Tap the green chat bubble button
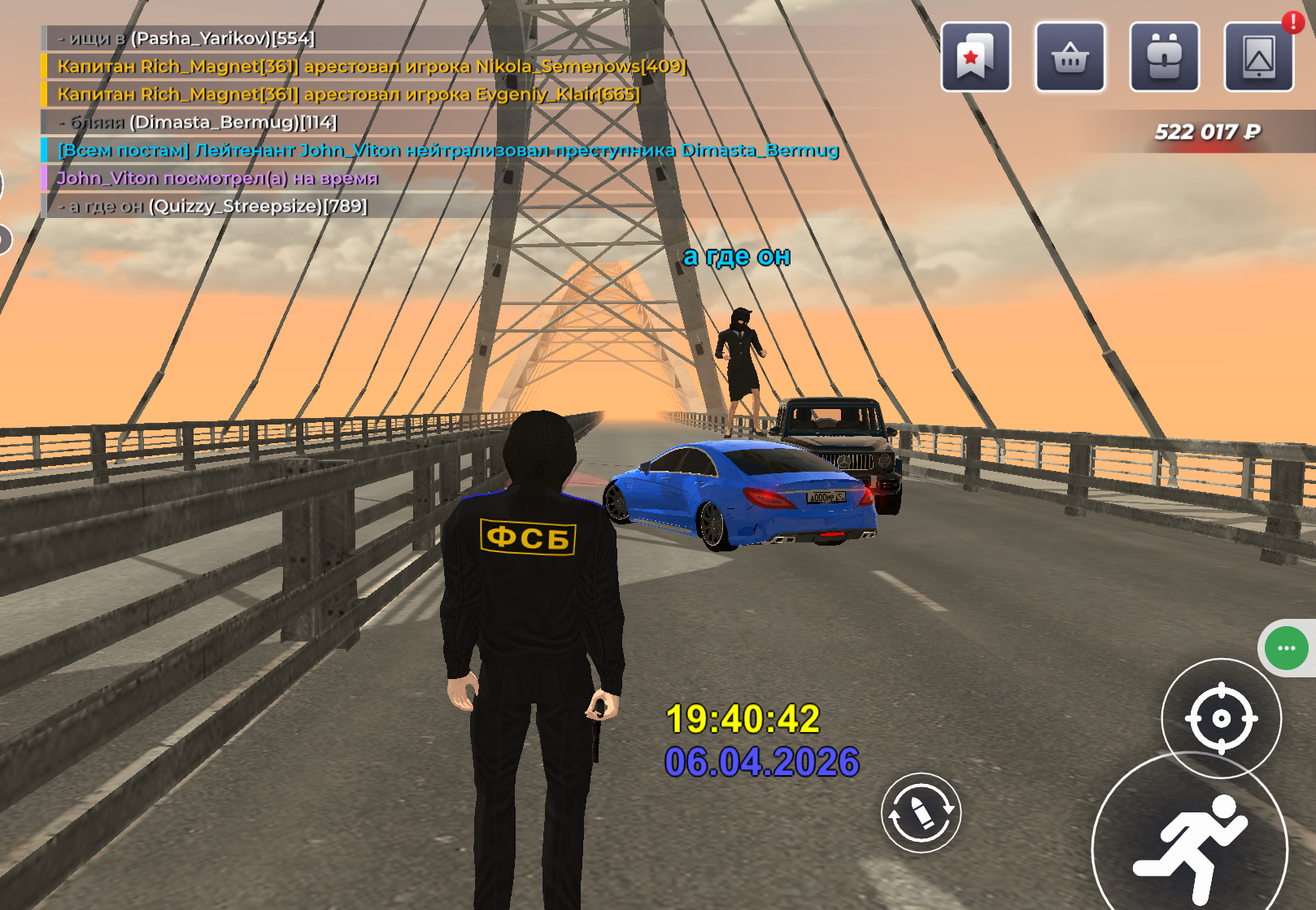 click(x=1286, y=648)
